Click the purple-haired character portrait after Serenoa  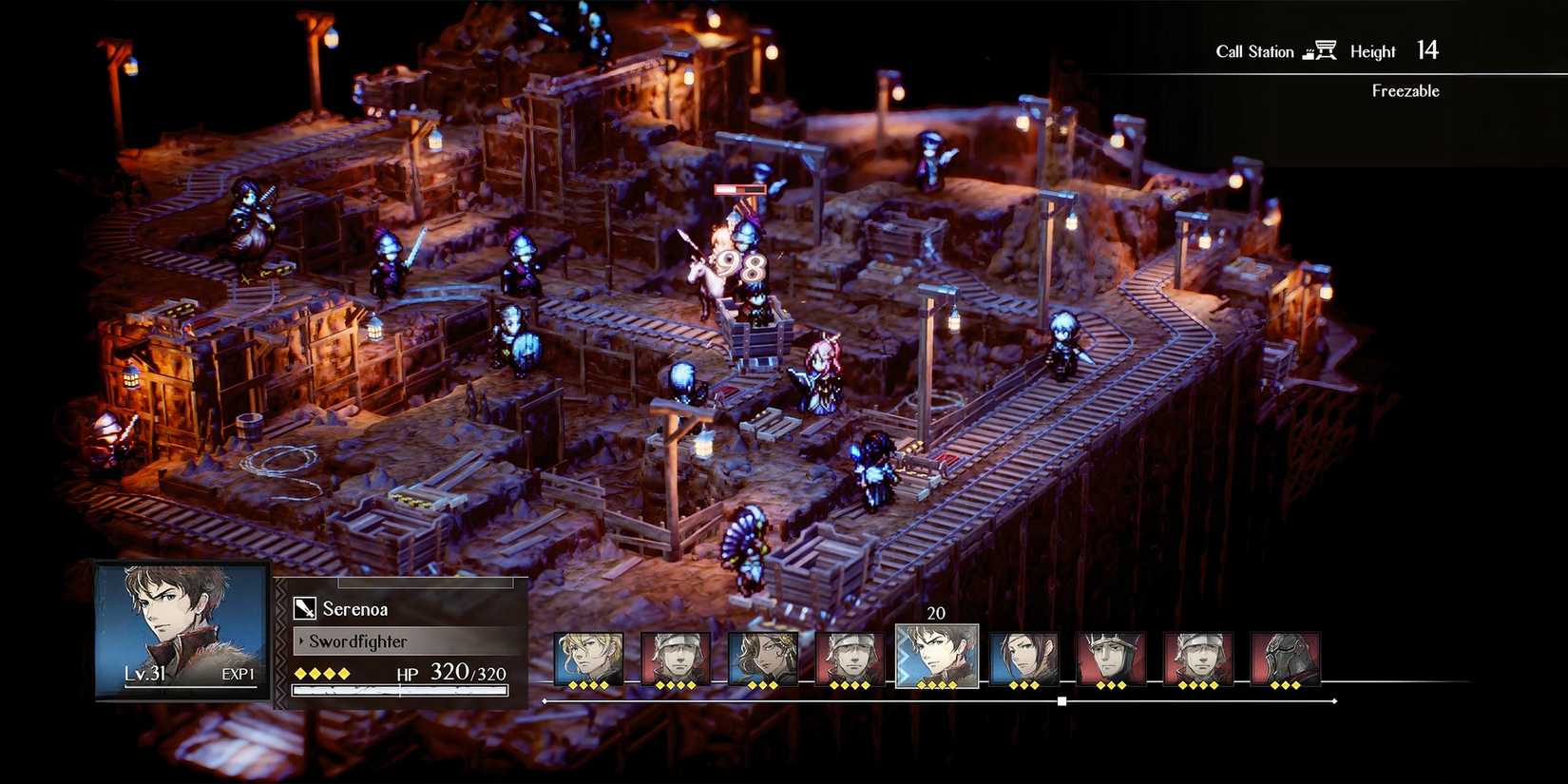click(1022, 656)
